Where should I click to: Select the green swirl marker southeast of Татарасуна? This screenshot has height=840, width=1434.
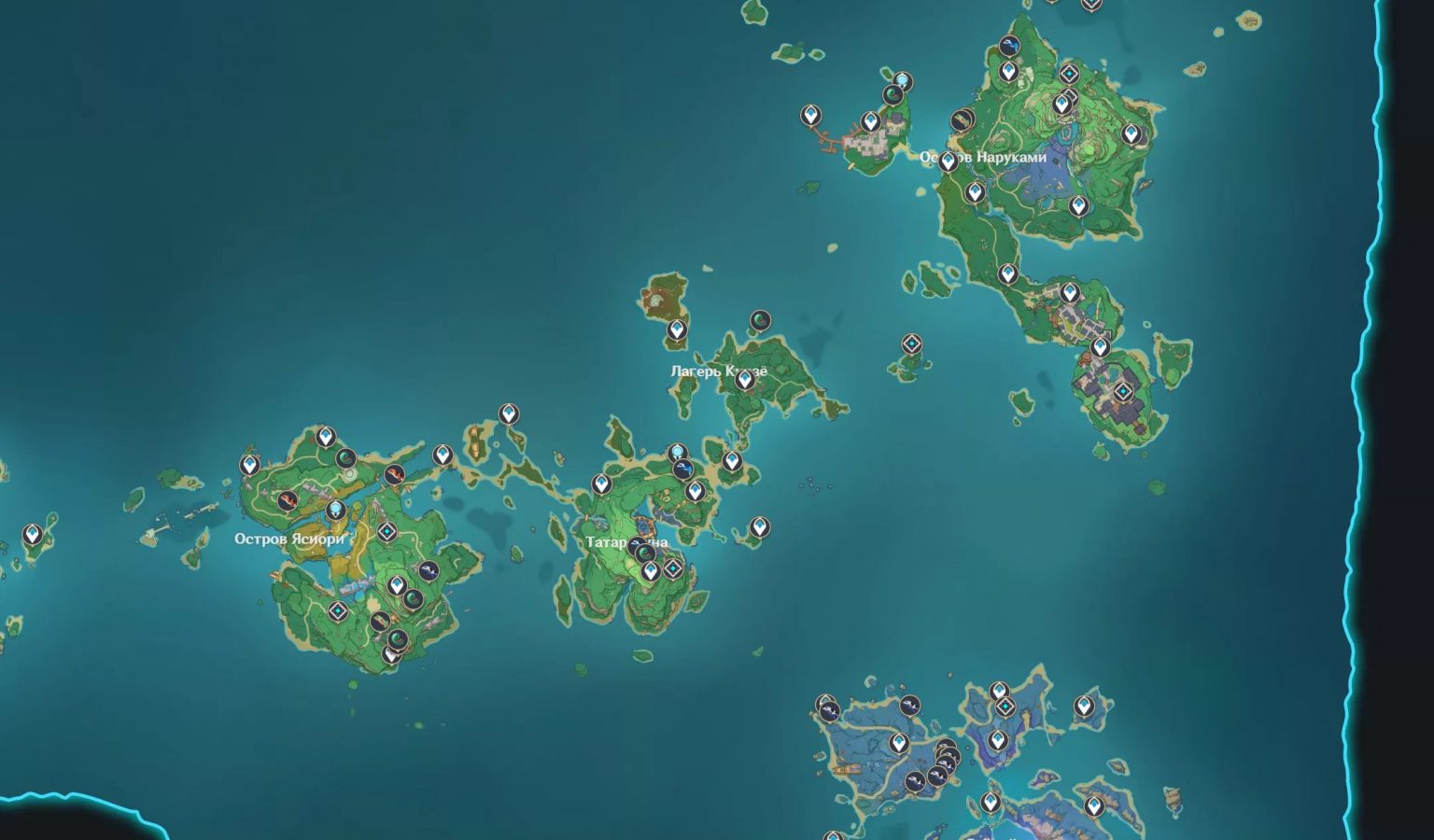[x=646, y=552]
